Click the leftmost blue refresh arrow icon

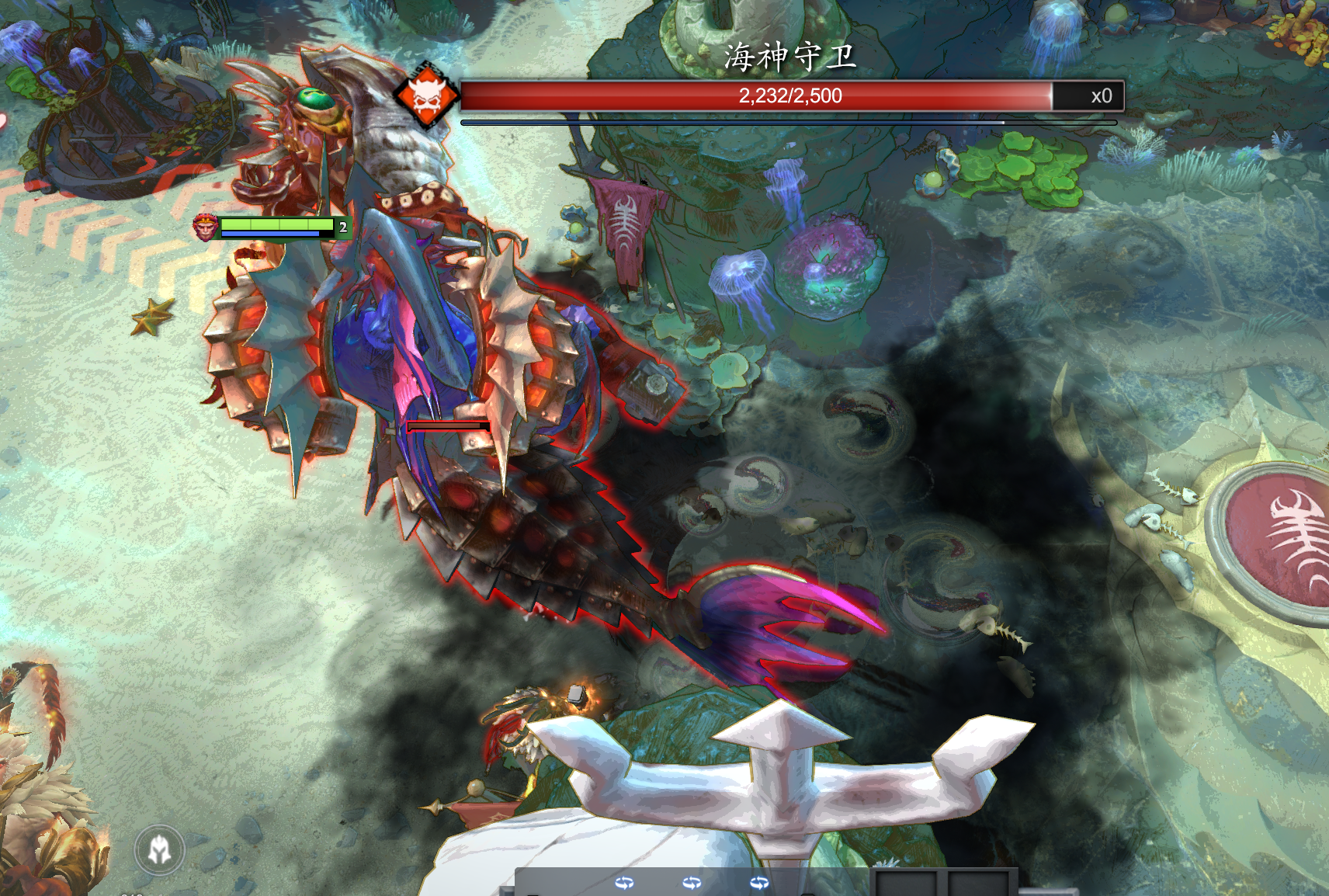point(626,882)
